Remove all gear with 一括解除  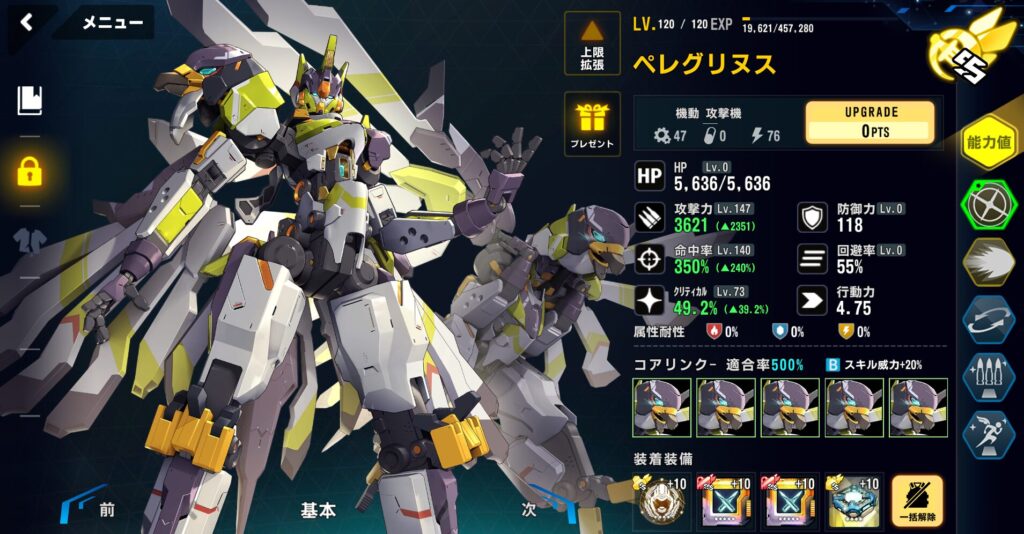[x=917, y=502]
